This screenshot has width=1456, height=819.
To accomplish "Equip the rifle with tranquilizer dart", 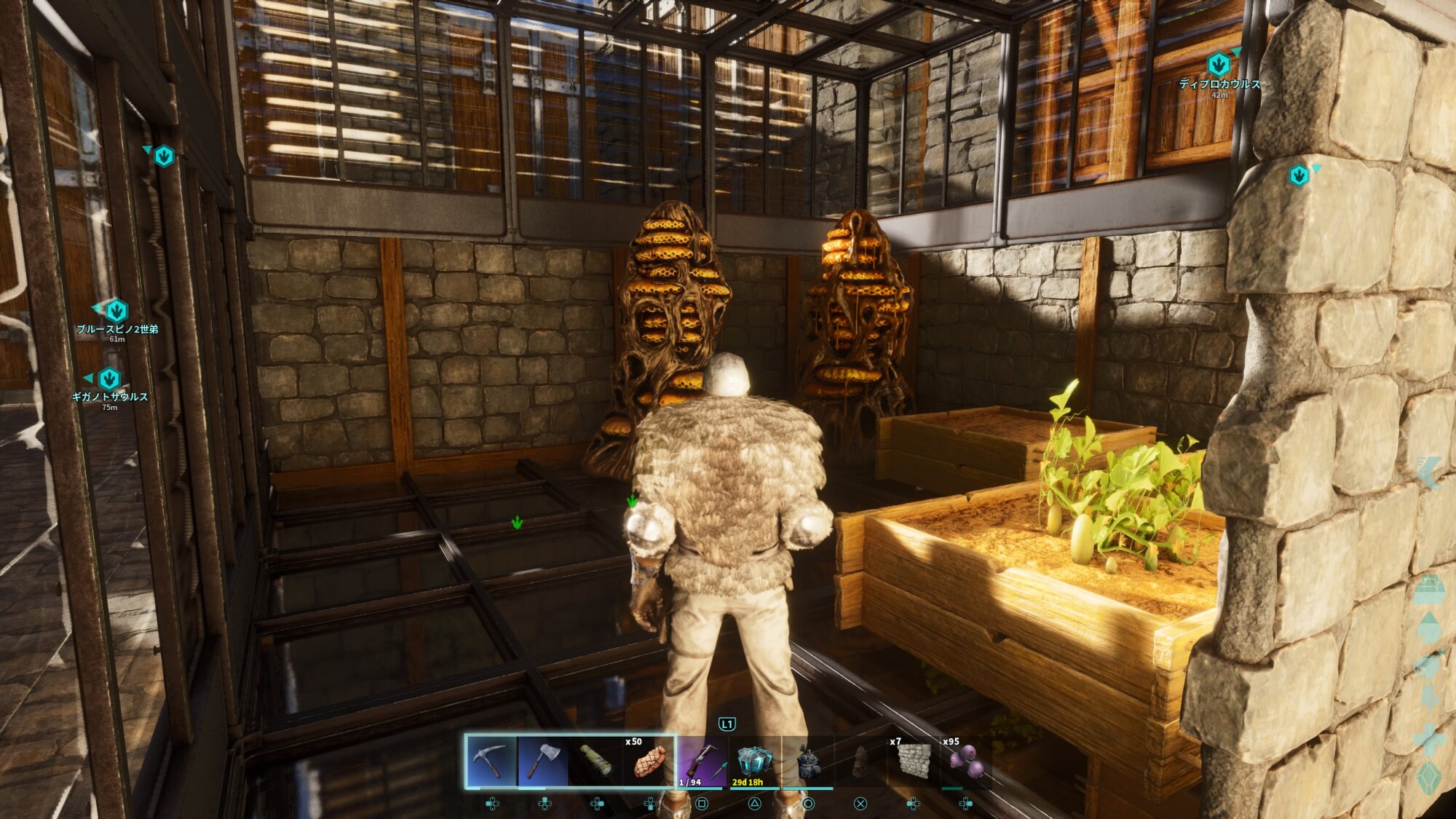I will point(702,761).
